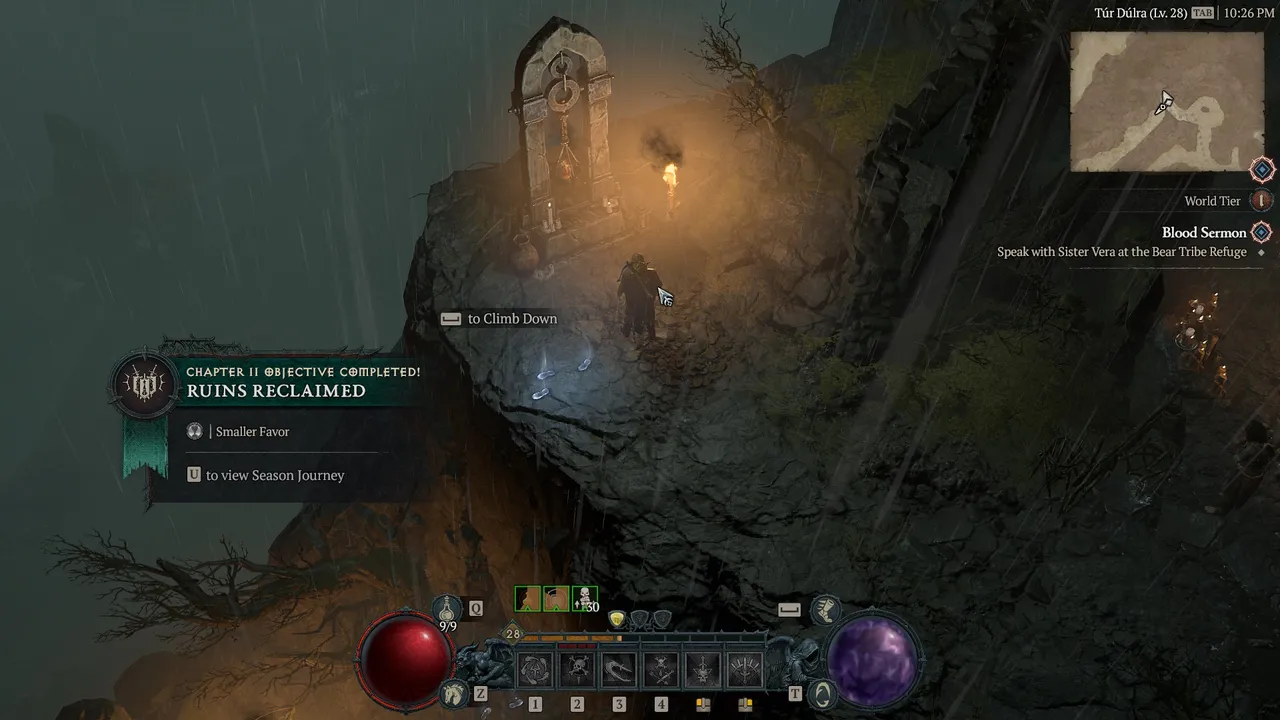
Task: Click the skeleton minion buff icon
Action: coord(585,599)
